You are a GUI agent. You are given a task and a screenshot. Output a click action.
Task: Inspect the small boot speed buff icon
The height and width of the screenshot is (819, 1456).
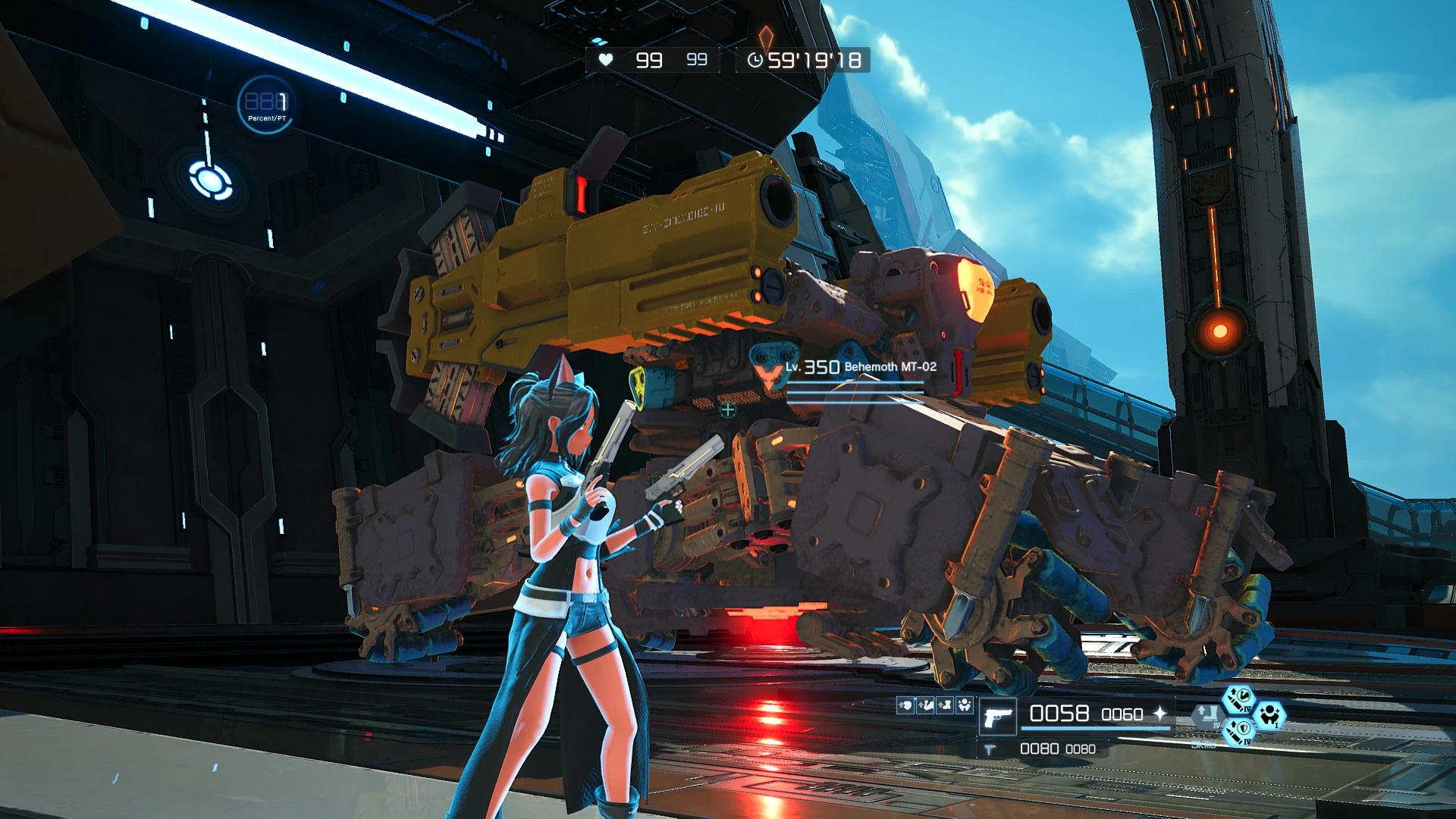945,704
